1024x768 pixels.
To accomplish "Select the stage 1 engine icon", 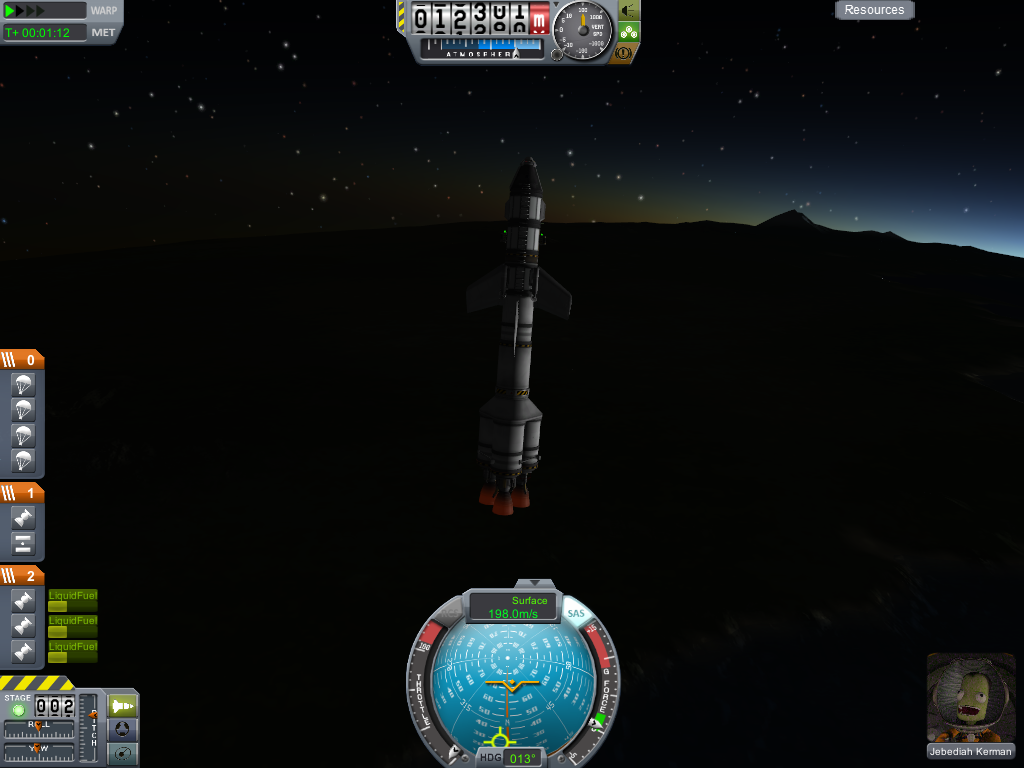I will (23, 518).
